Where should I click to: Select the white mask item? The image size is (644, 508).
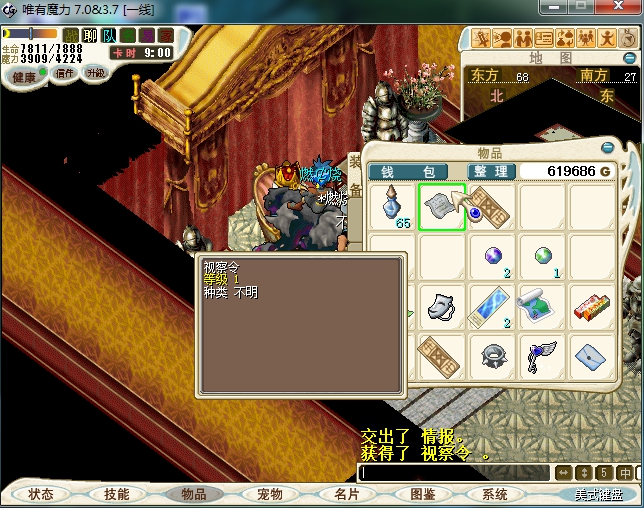442,306
